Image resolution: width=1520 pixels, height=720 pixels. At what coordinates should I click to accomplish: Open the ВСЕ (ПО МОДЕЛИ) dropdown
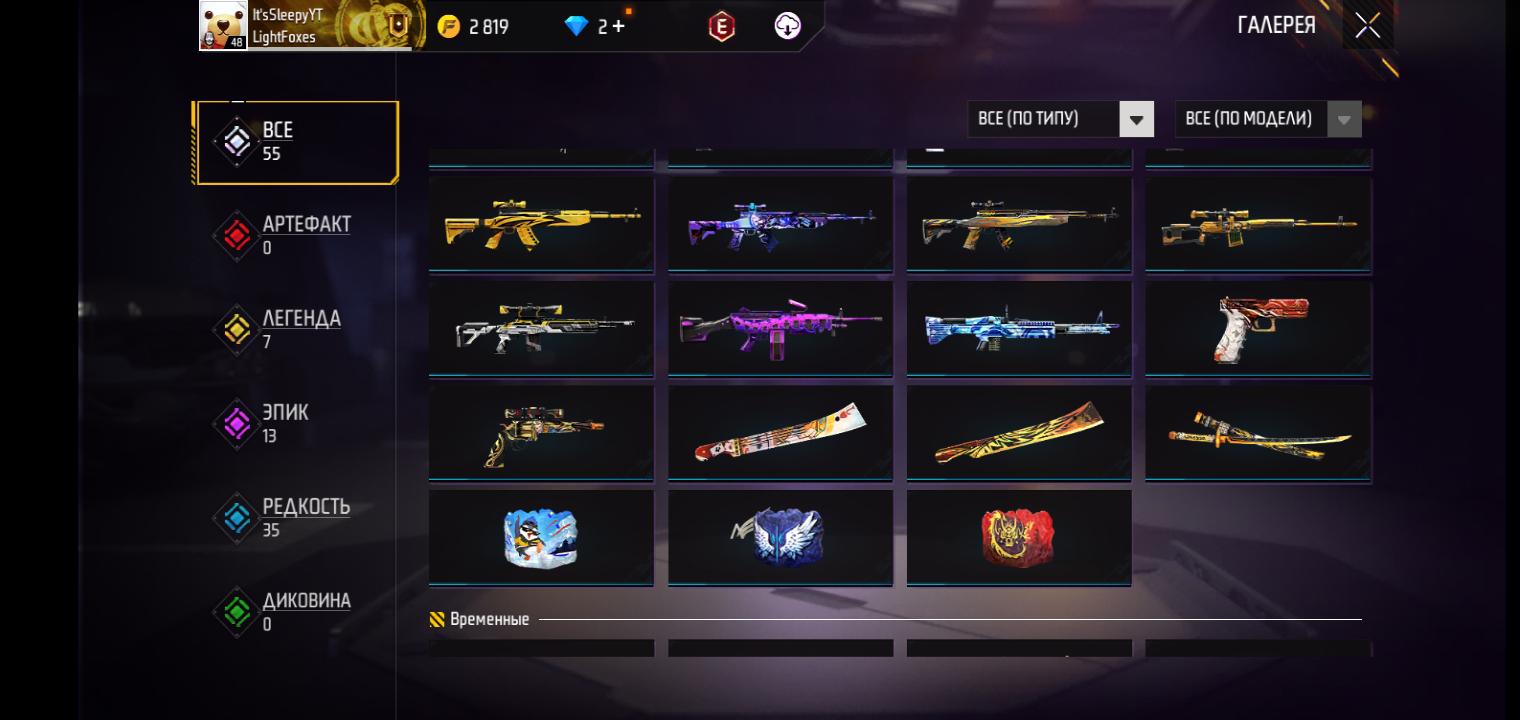(1267, 119)
